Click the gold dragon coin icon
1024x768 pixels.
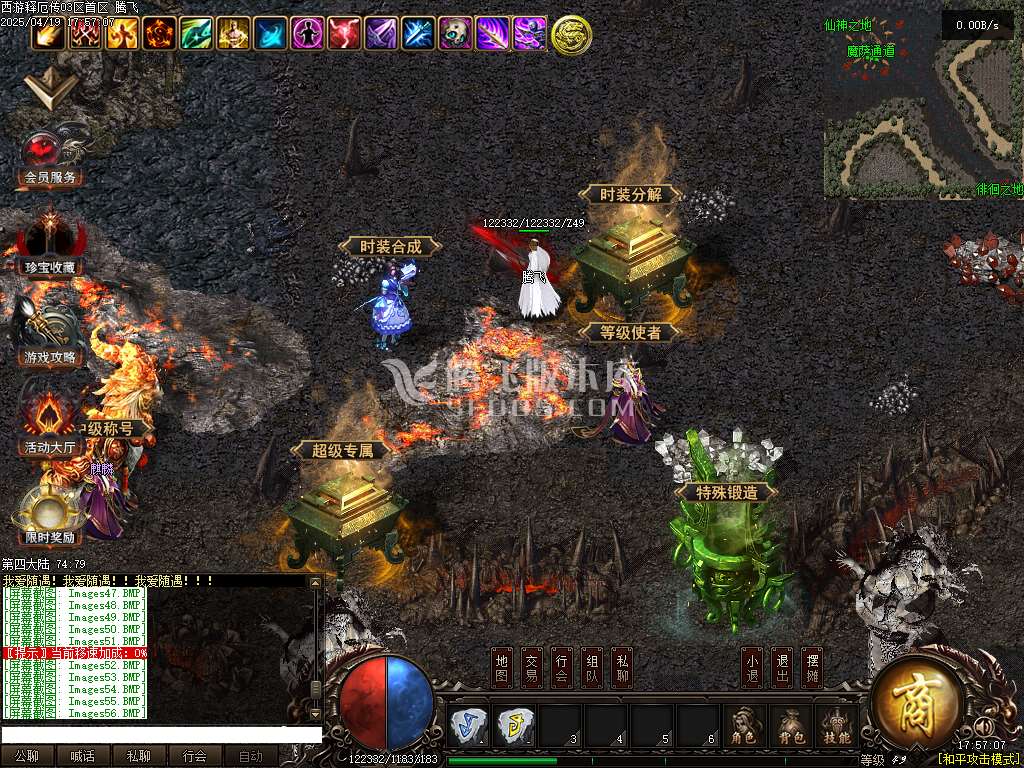[x=571, y=35]
